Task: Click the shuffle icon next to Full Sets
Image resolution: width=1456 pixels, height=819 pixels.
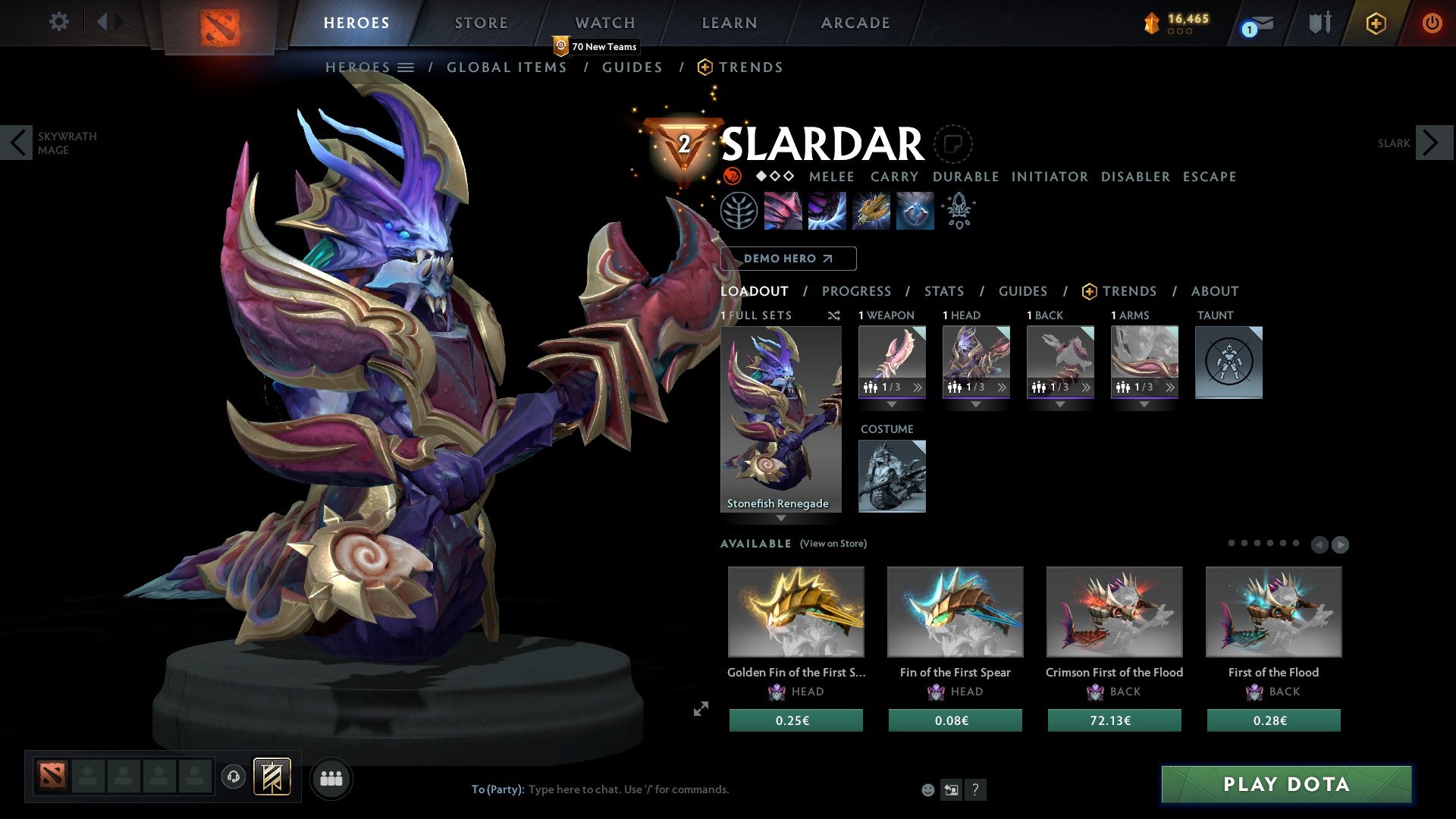Action: (x=834, y=315)
